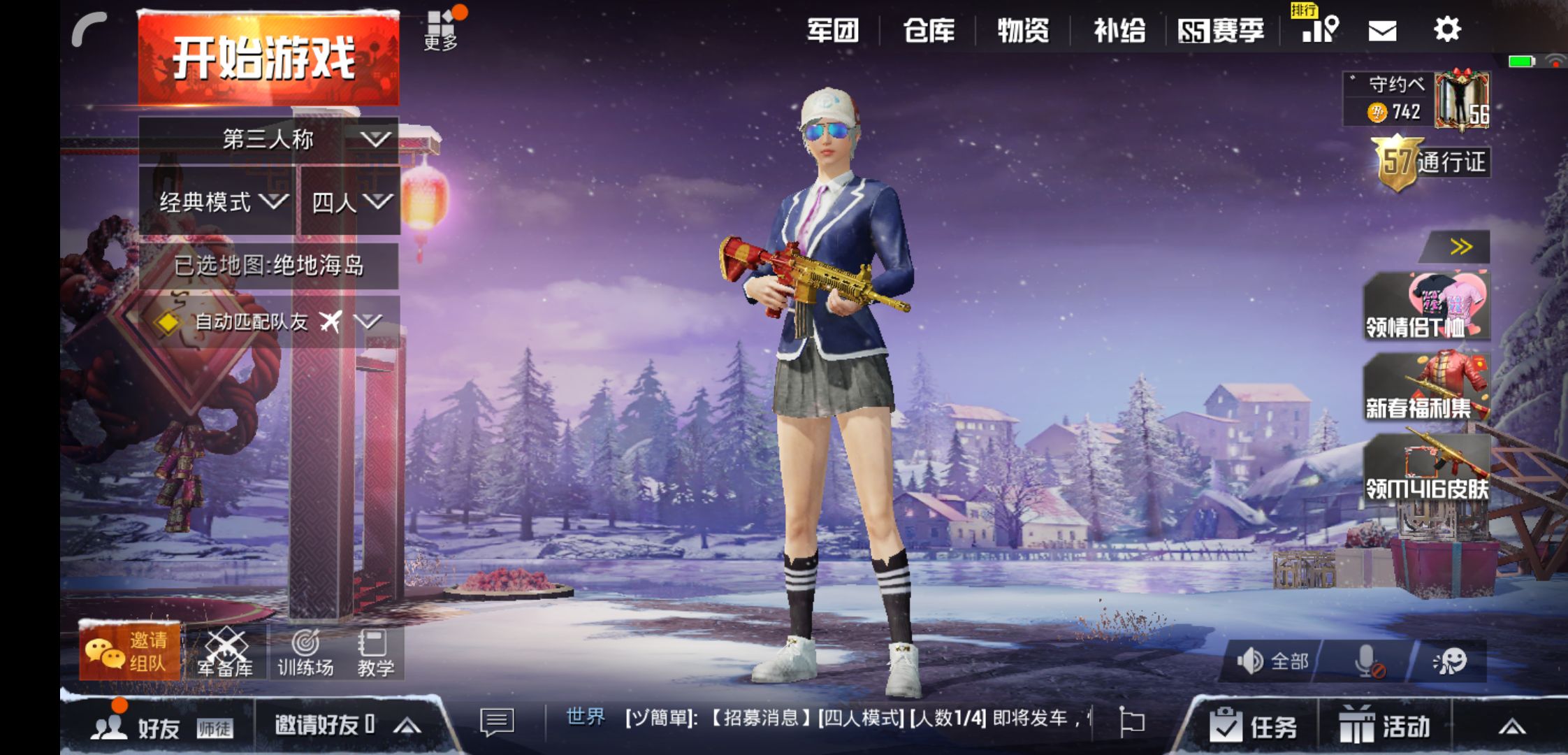Open the gear settings icon

(x=1446, y=29)
